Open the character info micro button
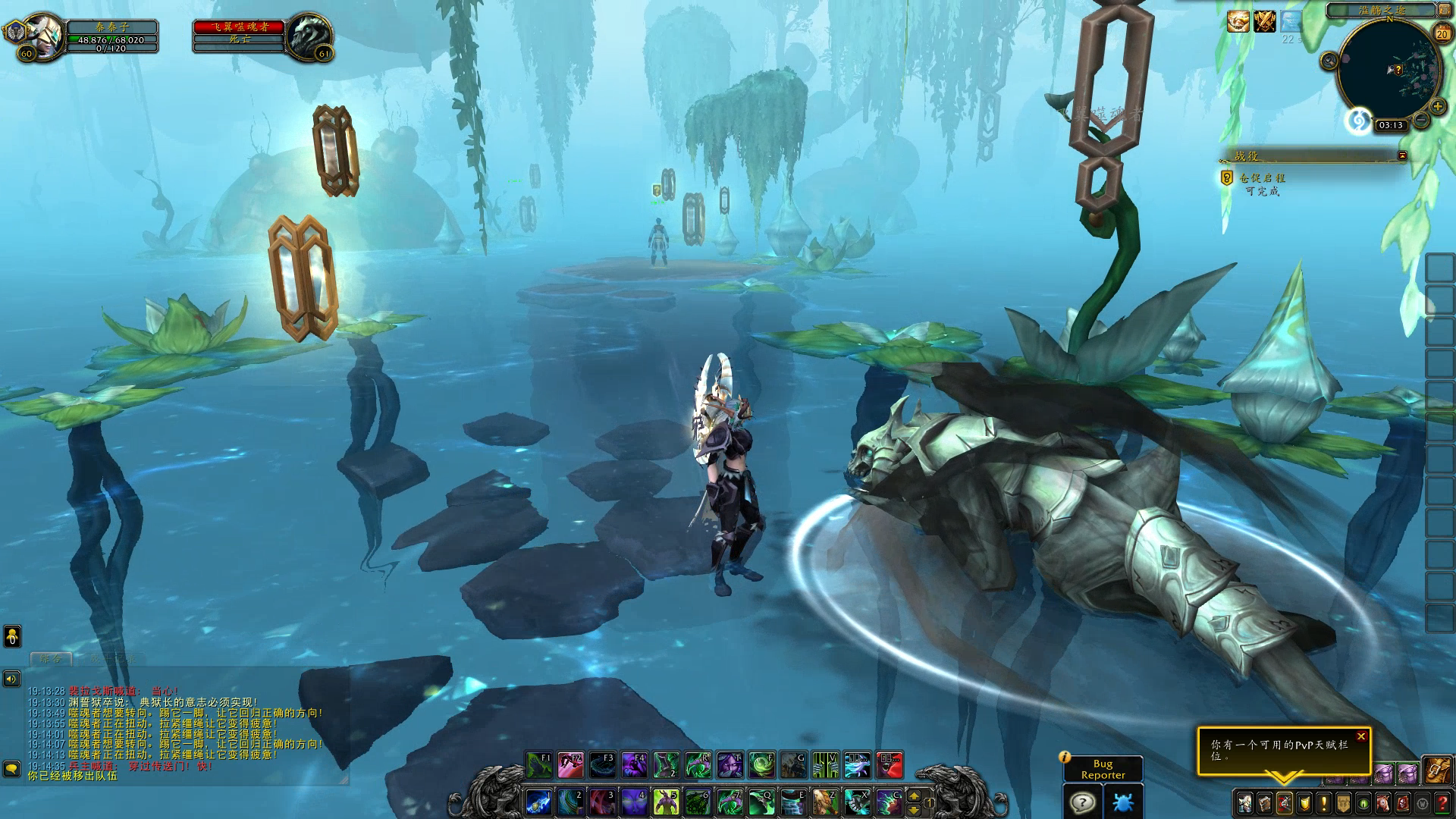Viewport: 1456px width, 819px height. [1245, 802]
